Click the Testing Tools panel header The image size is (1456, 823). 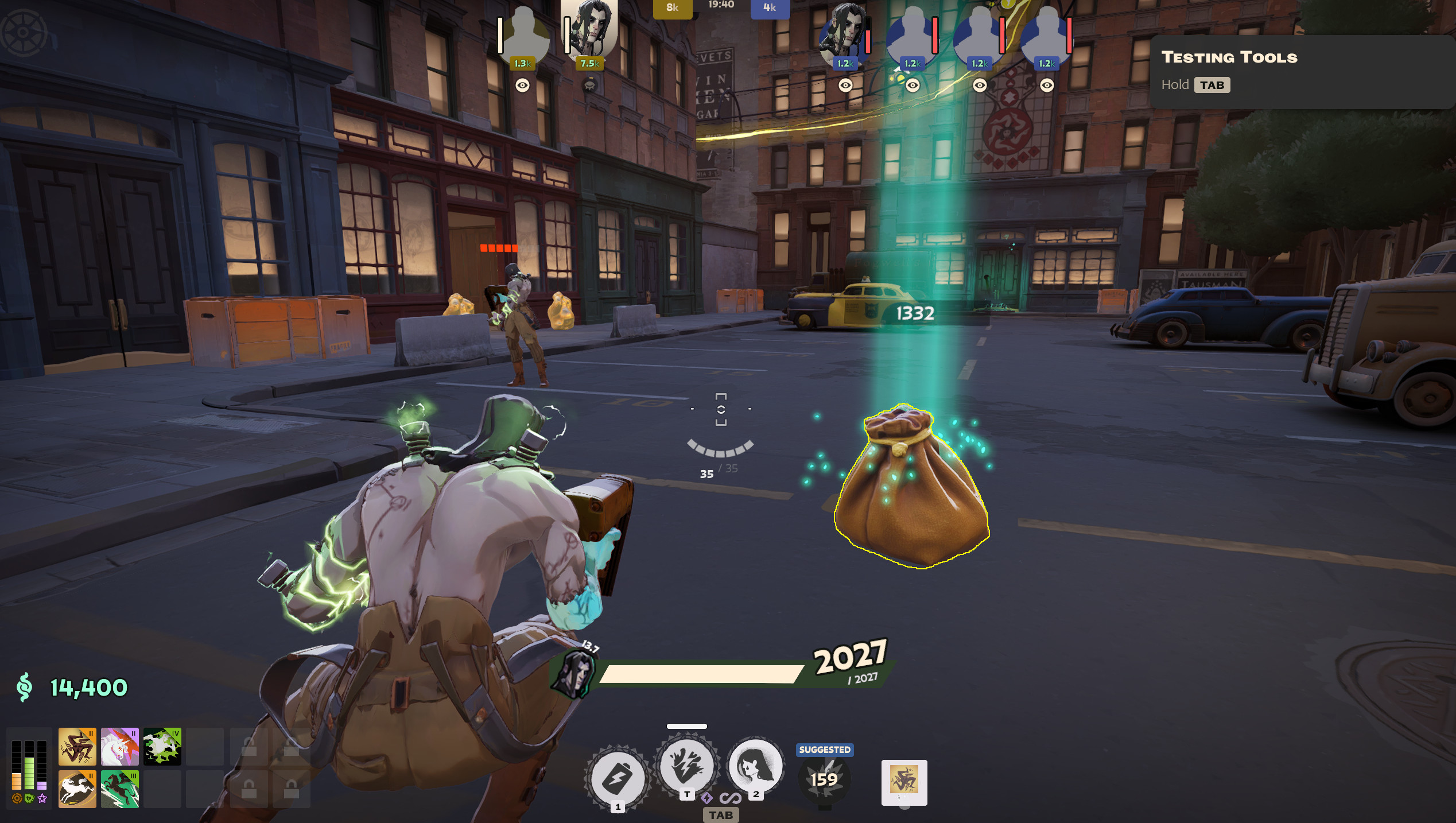(x=1229, y=57)
